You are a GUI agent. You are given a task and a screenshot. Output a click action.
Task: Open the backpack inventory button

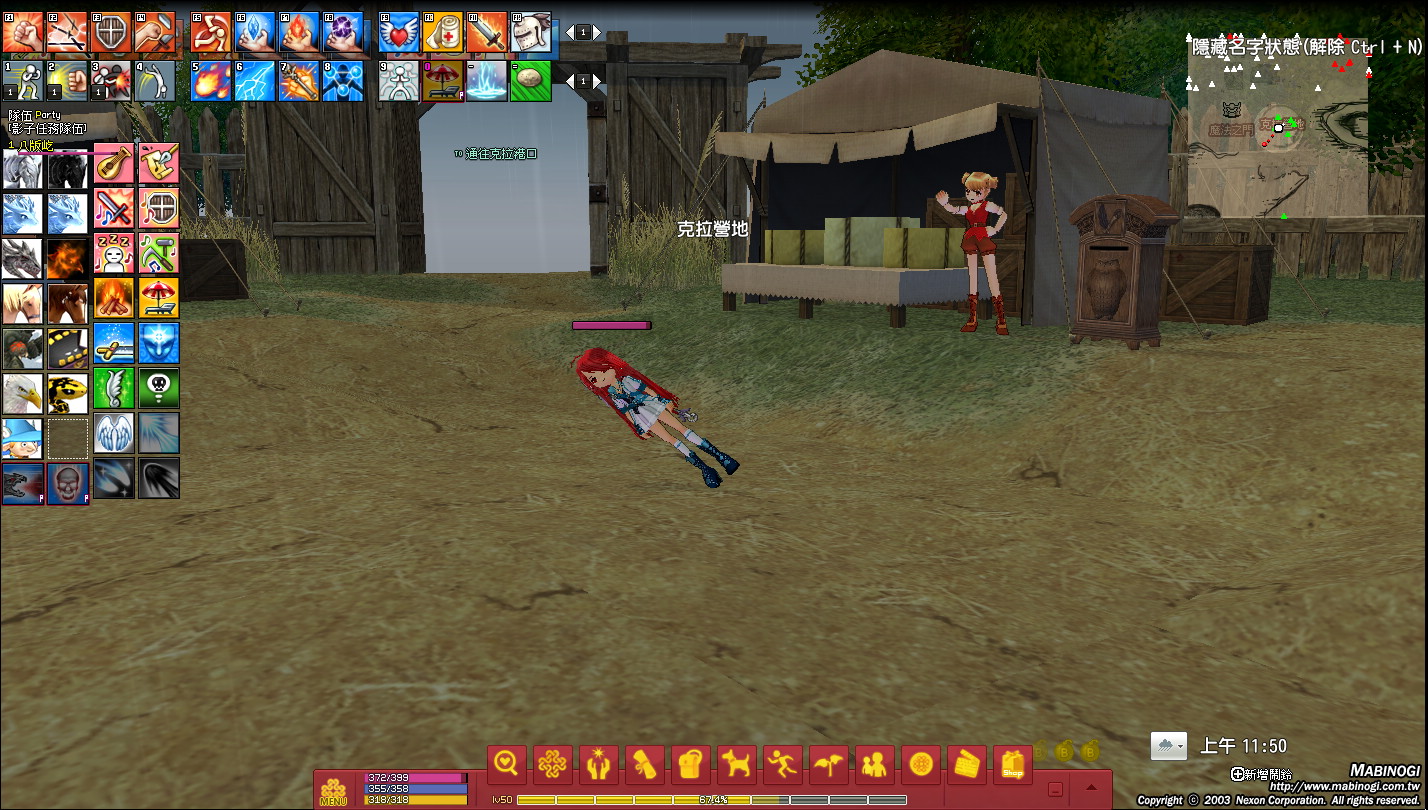691,765
